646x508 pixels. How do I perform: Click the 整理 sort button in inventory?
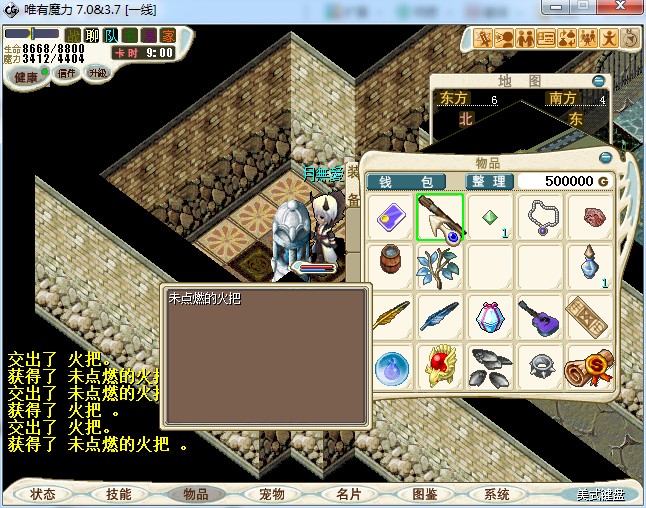coord(490,181)
